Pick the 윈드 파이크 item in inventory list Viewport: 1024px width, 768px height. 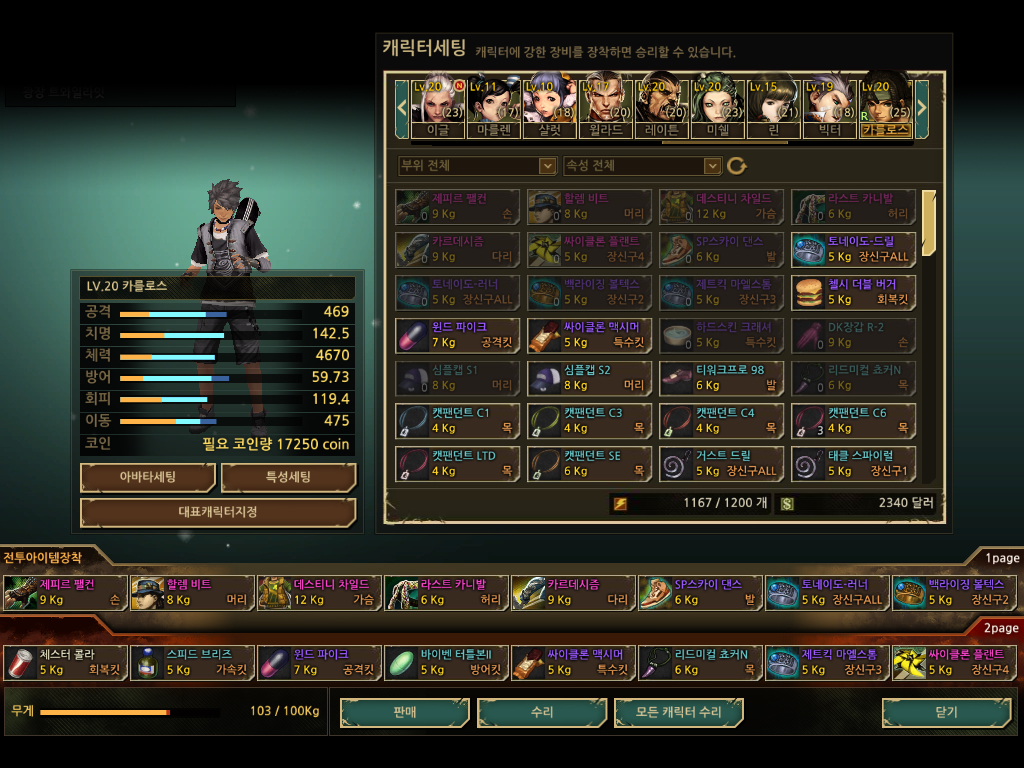457,335
